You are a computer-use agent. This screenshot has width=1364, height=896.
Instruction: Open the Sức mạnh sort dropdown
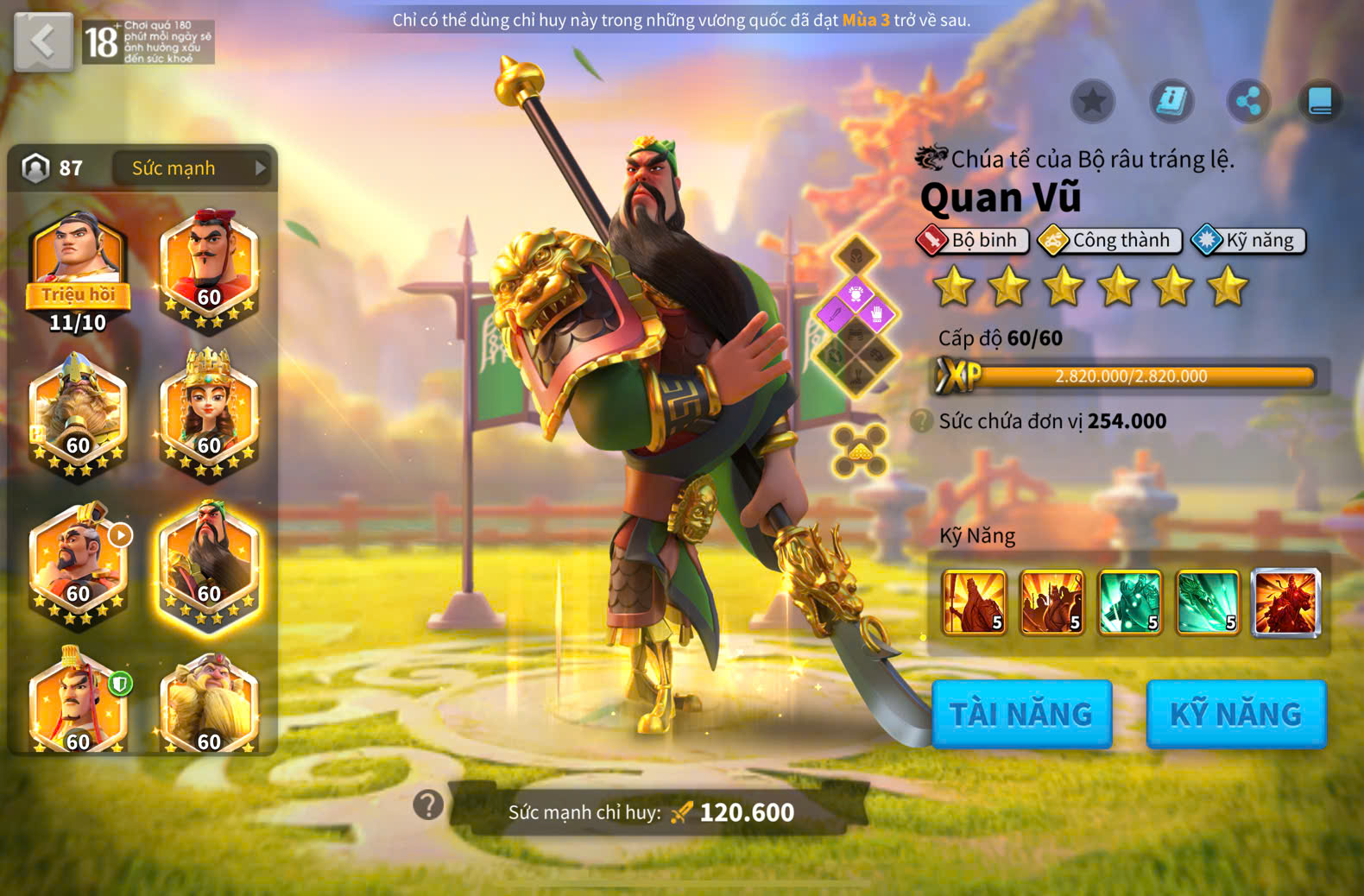[x=191, y=168]
